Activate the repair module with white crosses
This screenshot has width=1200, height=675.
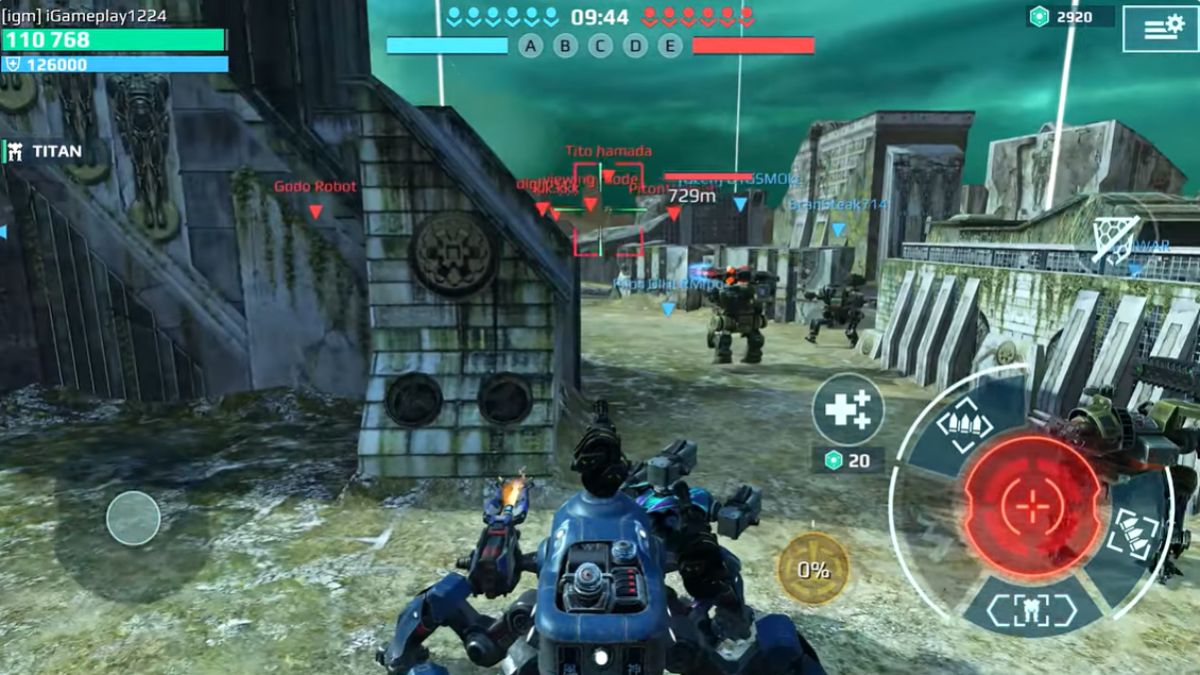click(847, 409)
